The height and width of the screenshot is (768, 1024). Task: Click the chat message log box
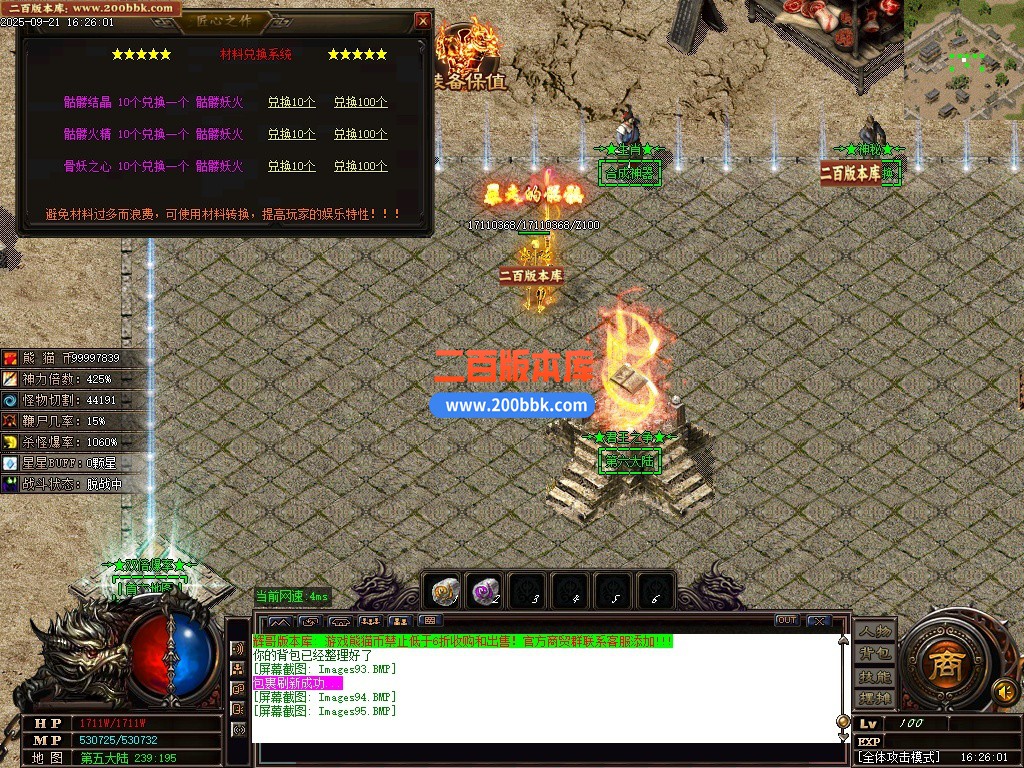545,690
